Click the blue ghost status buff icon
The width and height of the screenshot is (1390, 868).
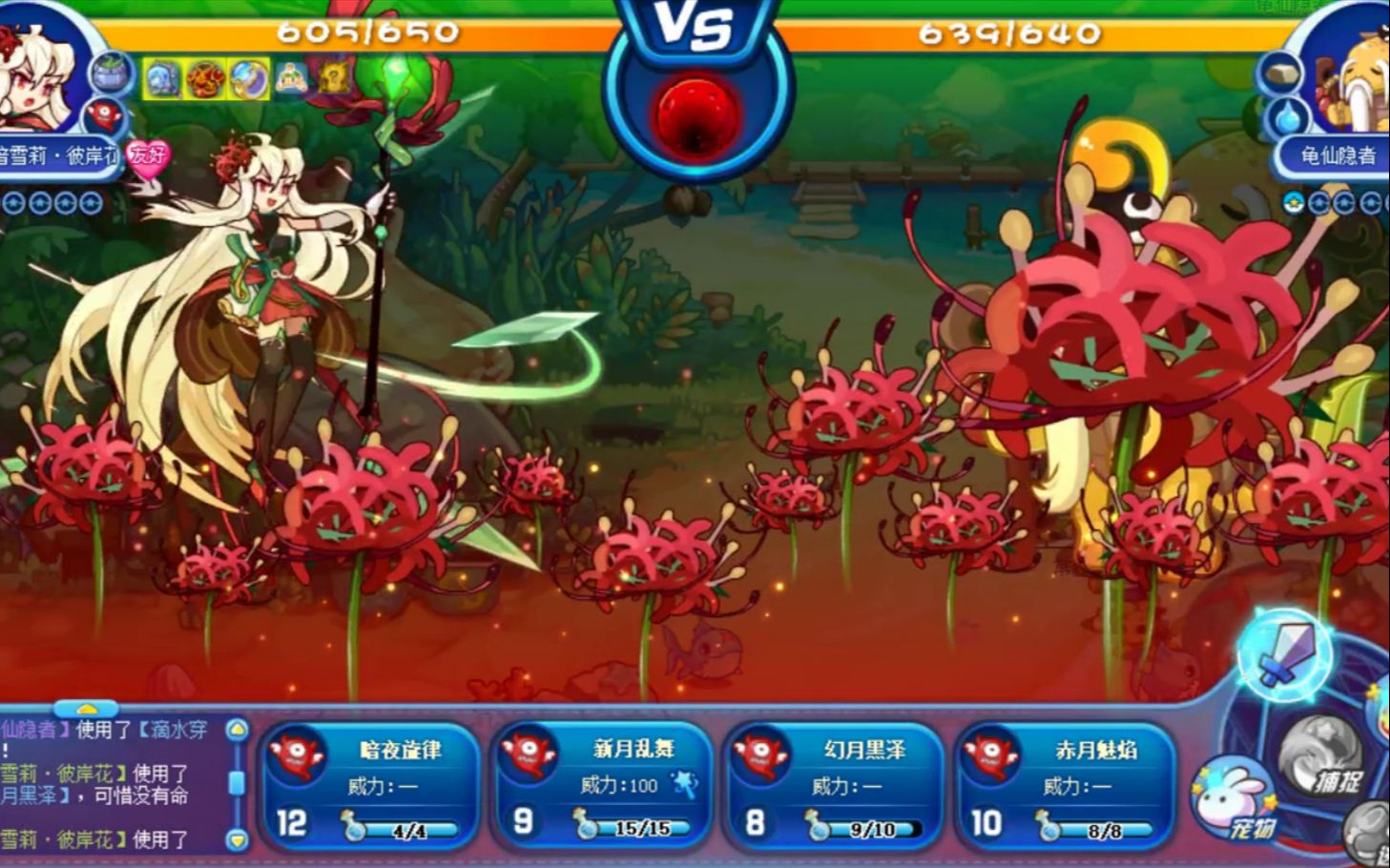pos(161,80)
